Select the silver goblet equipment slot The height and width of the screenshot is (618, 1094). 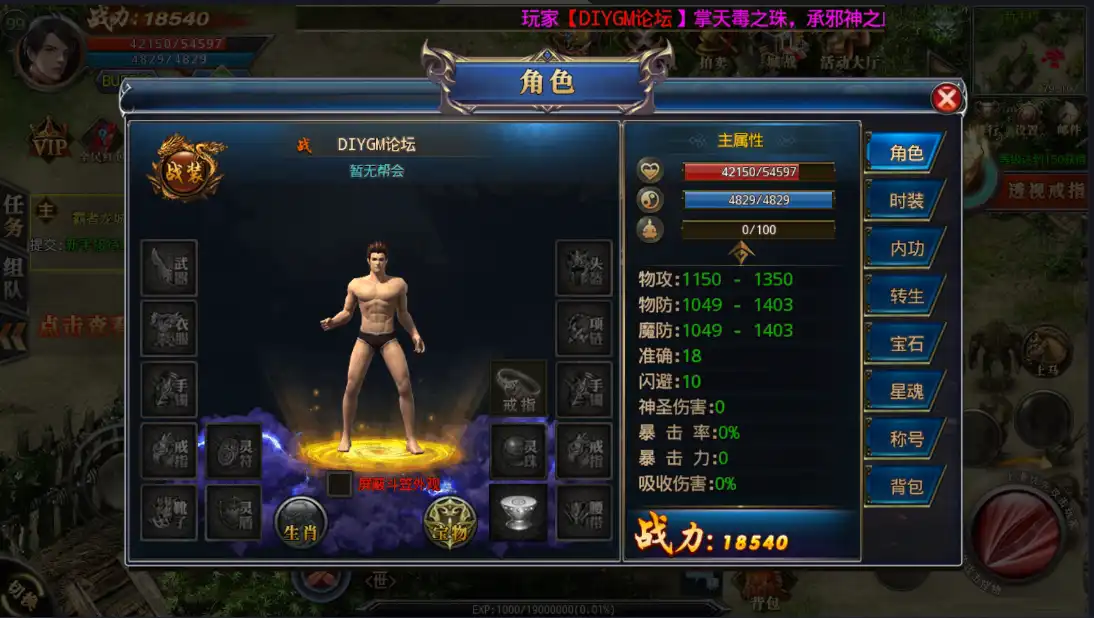point(518,512)
